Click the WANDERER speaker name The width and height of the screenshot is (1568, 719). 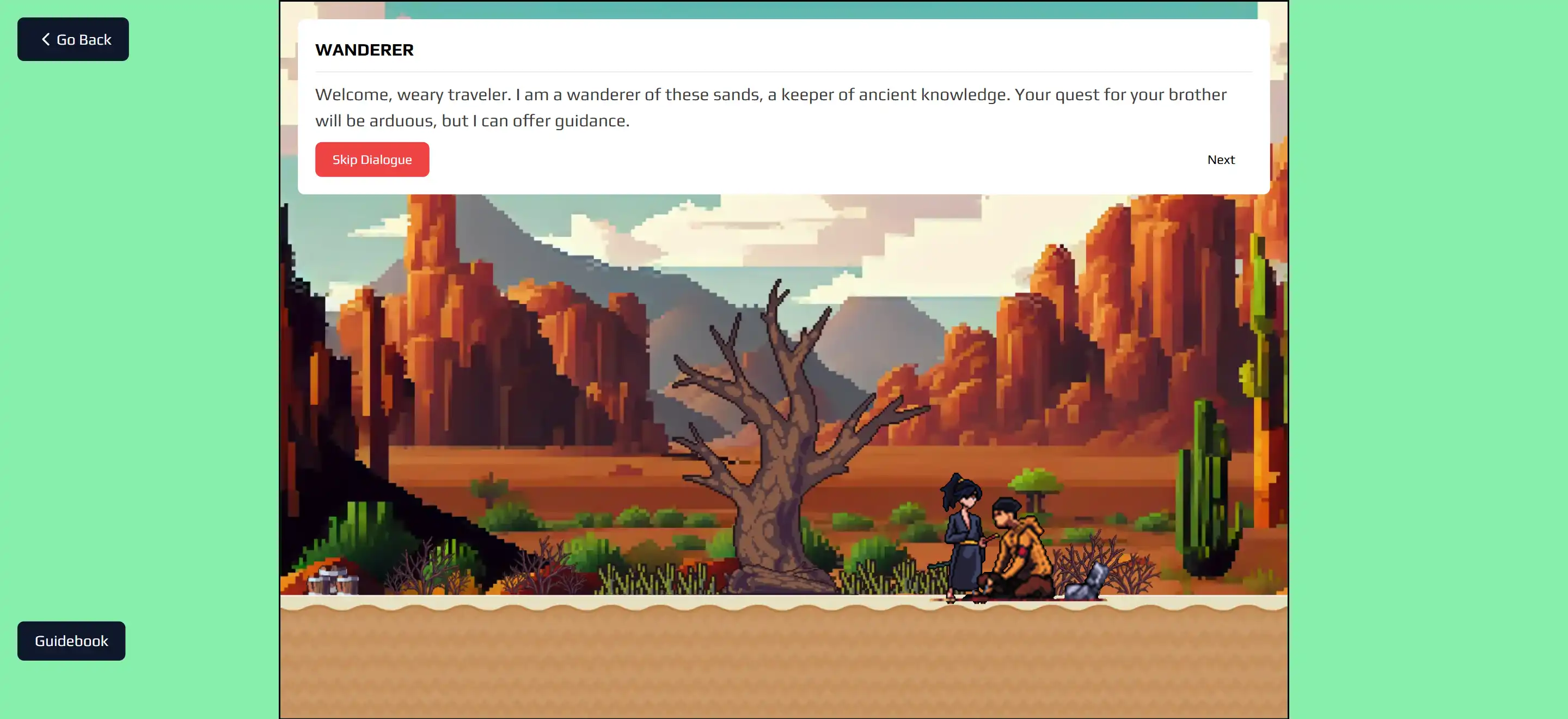click(x=364, y=50)
